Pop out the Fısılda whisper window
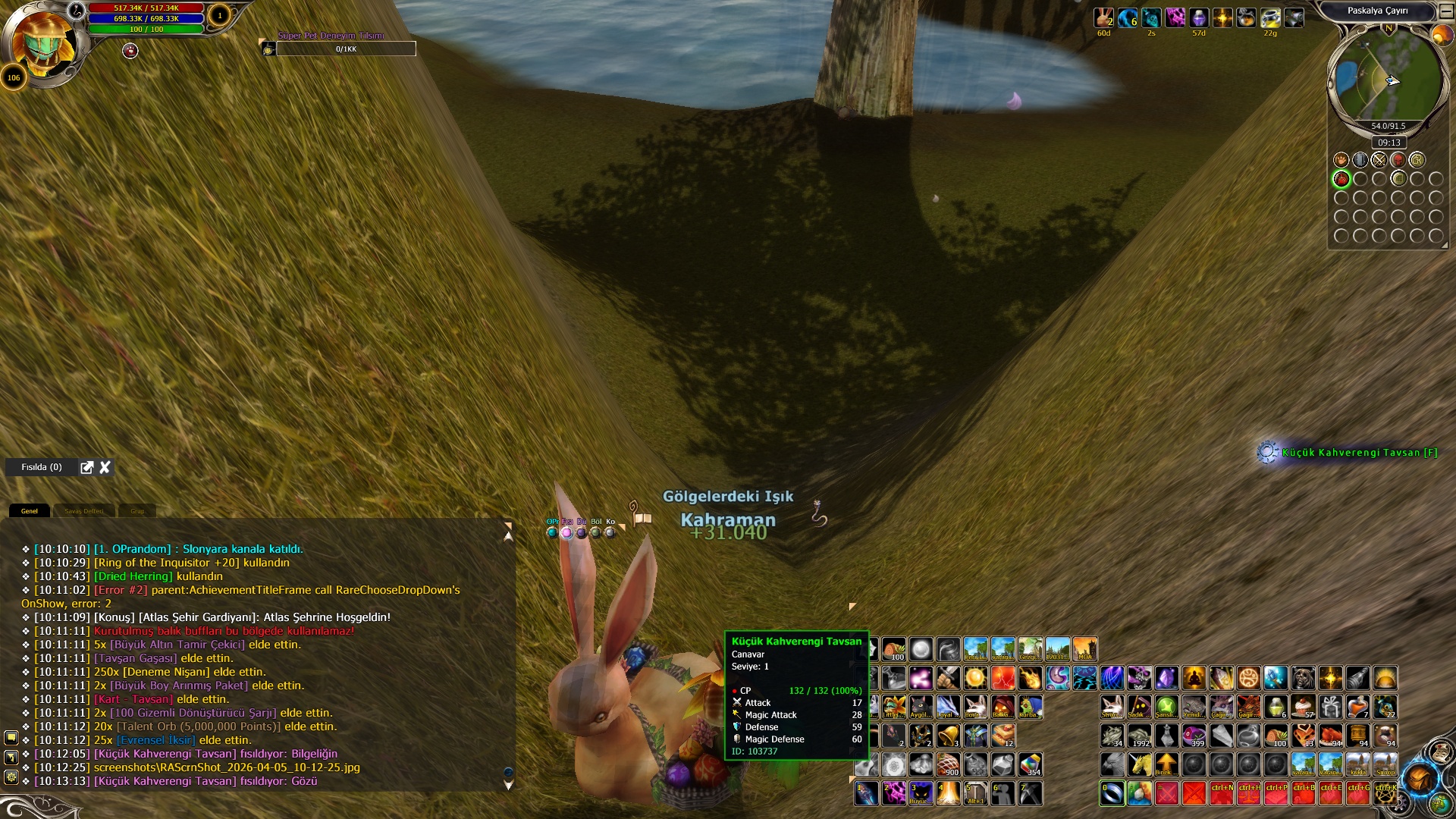 87,467
